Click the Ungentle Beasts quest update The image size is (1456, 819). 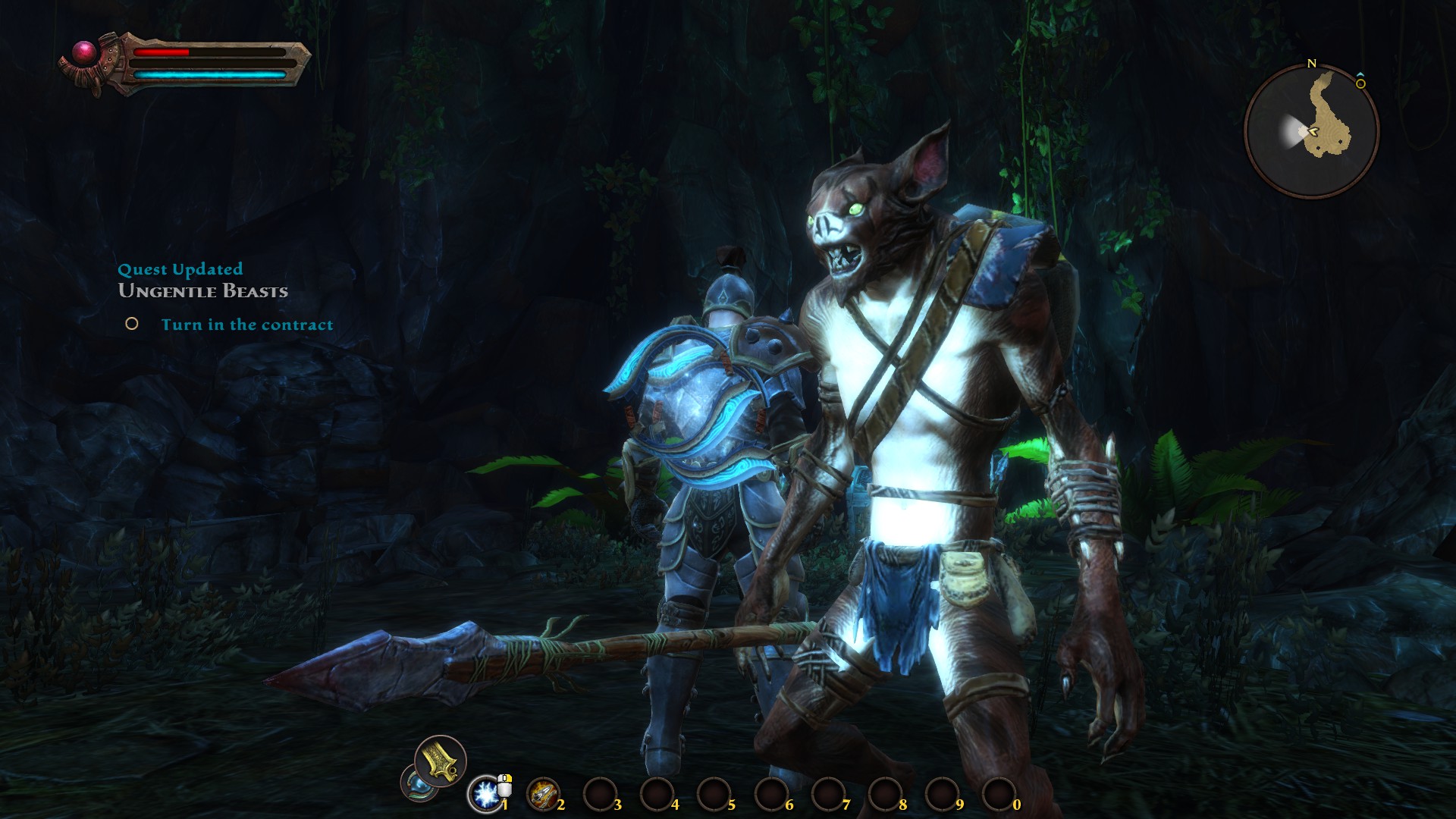(x=203, y=291)
